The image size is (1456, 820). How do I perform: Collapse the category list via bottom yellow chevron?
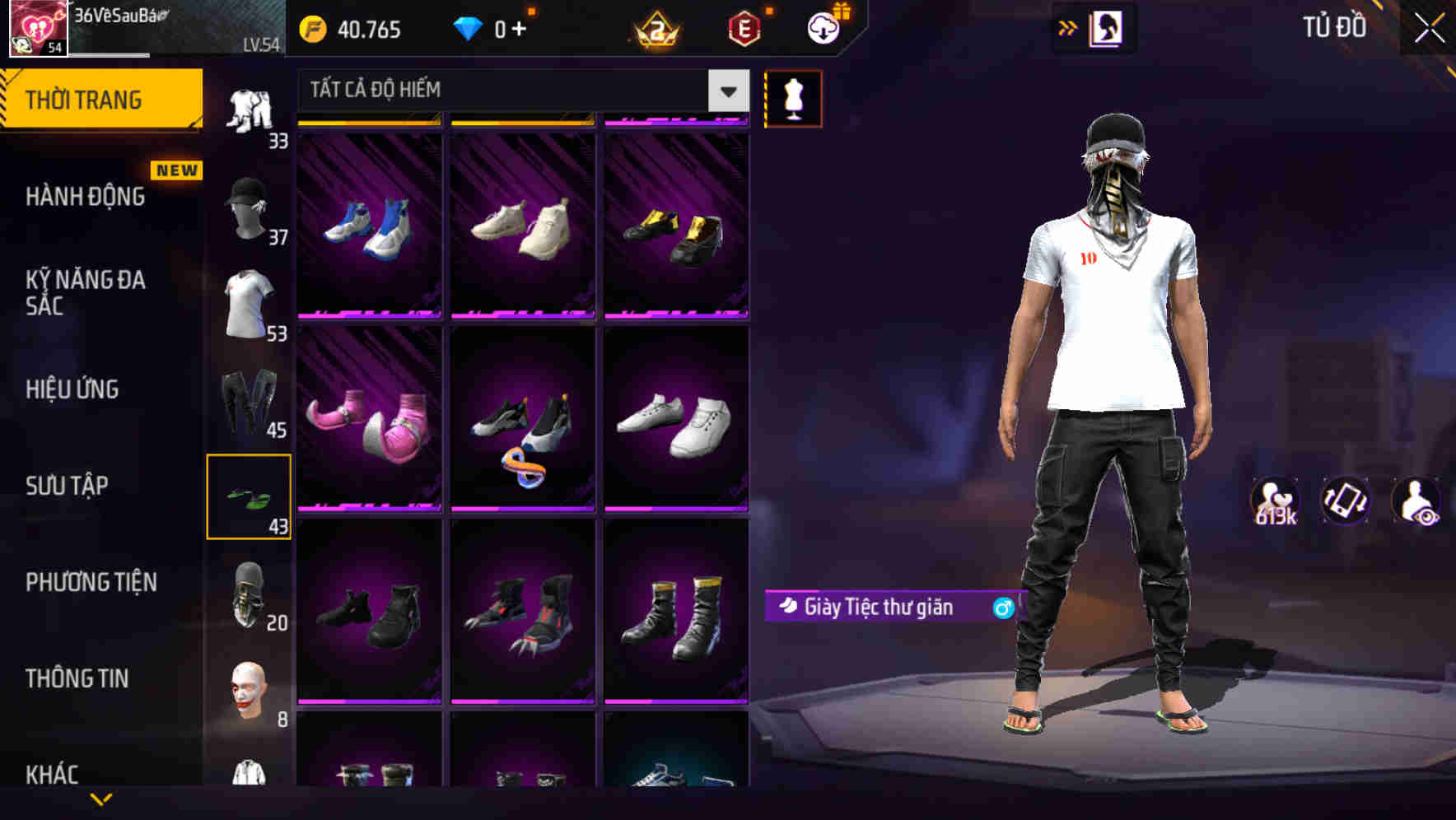[x=101, y=800]
